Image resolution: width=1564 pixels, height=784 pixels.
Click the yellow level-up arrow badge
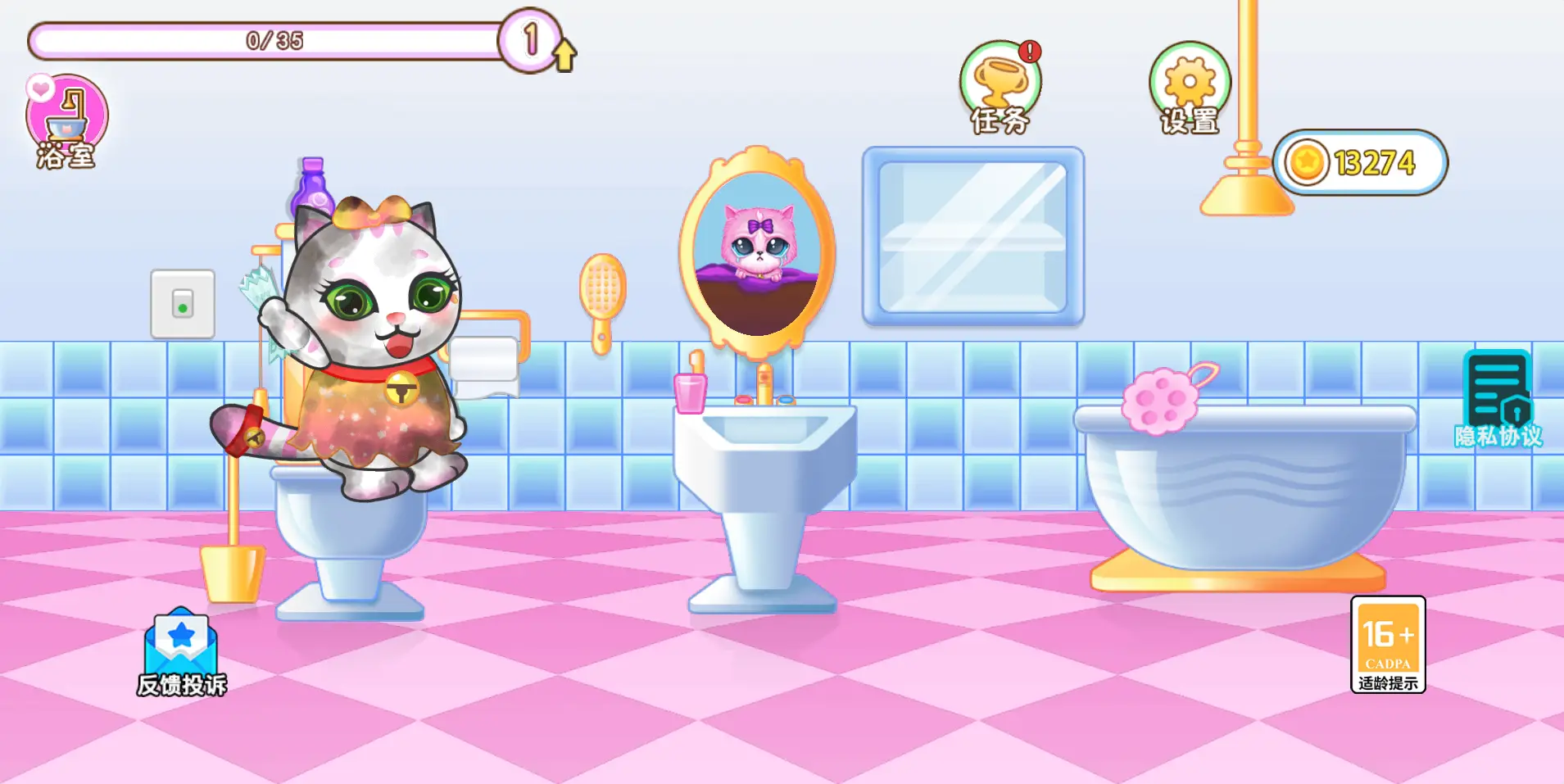tap(564, 55)
